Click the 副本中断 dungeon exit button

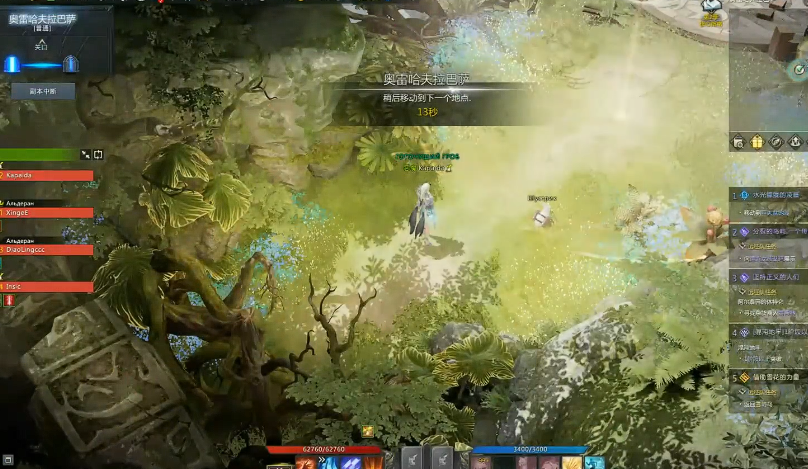tap(43, 90)
